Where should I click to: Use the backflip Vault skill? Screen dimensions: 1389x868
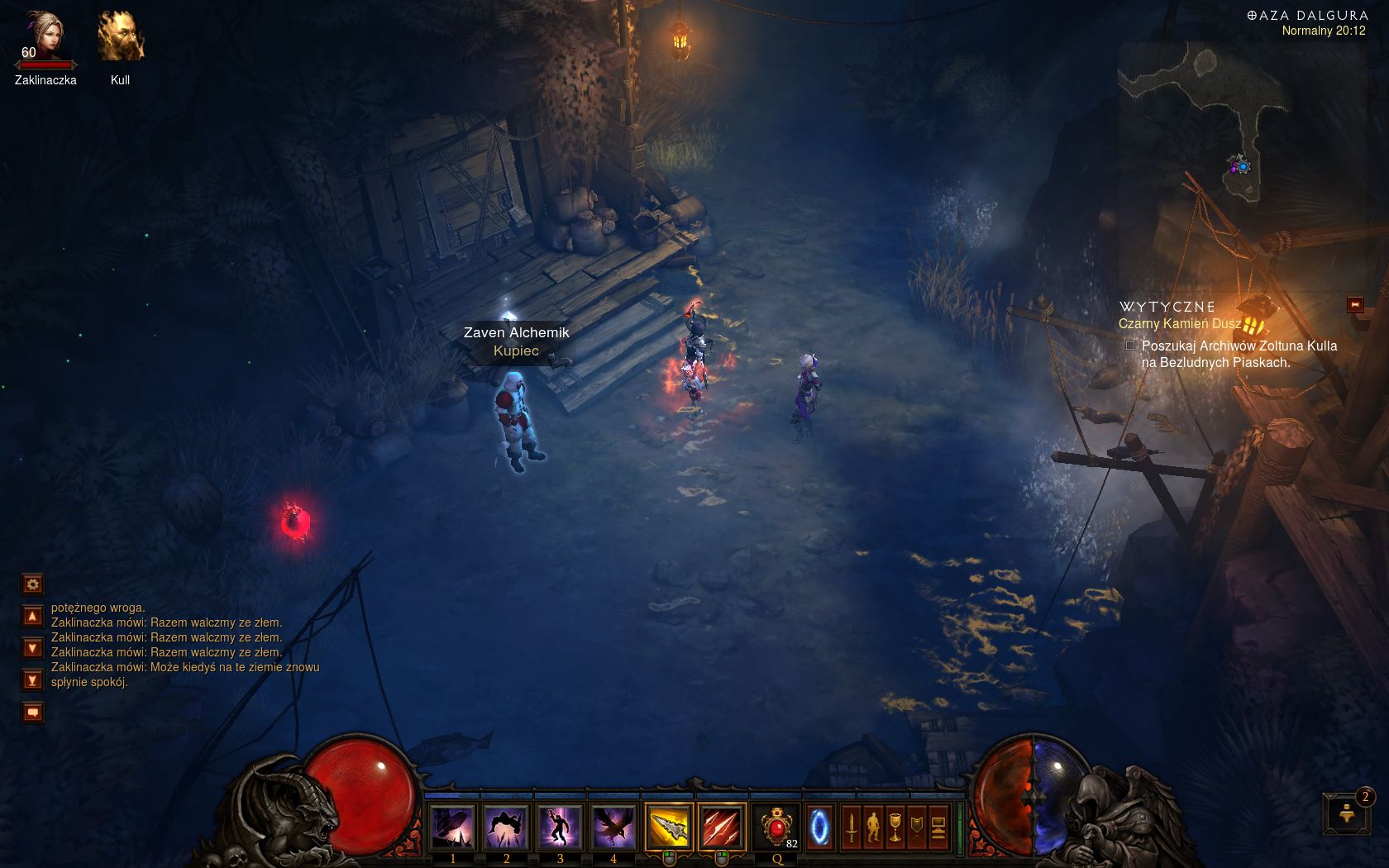(x=506, y=826)
